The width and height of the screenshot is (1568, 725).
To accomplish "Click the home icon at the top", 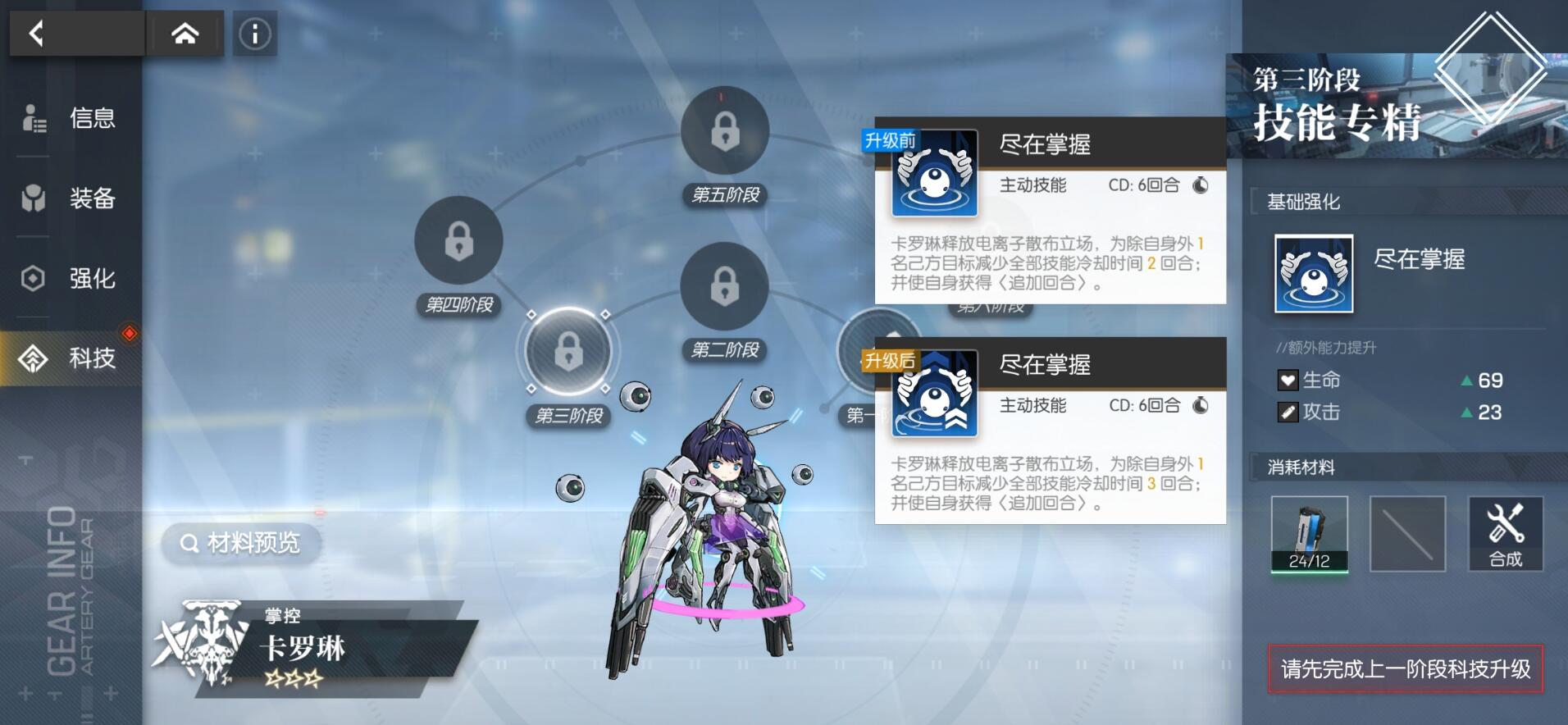I will 185,34.
